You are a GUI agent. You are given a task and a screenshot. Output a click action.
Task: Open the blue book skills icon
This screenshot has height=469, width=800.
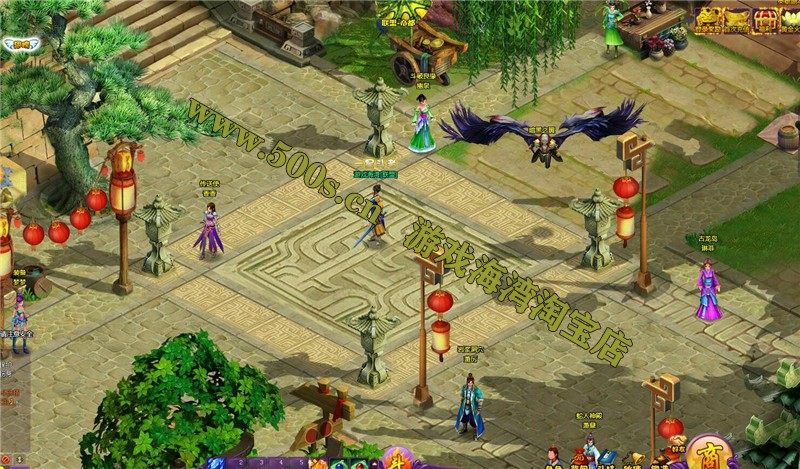[x=607, y=456]
